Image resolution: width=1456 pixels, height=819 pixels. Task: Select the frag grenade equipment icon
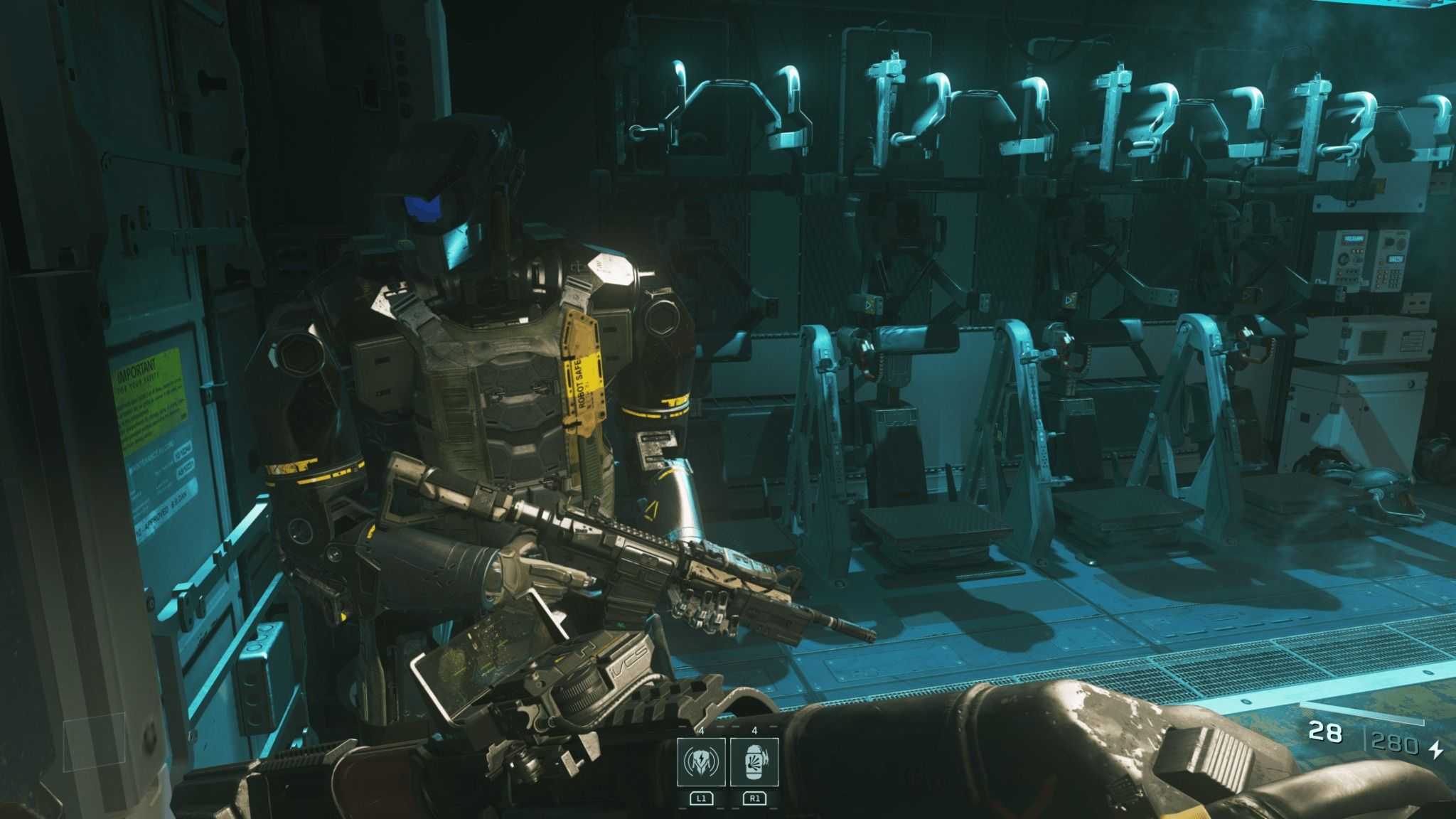coord(754,761)
